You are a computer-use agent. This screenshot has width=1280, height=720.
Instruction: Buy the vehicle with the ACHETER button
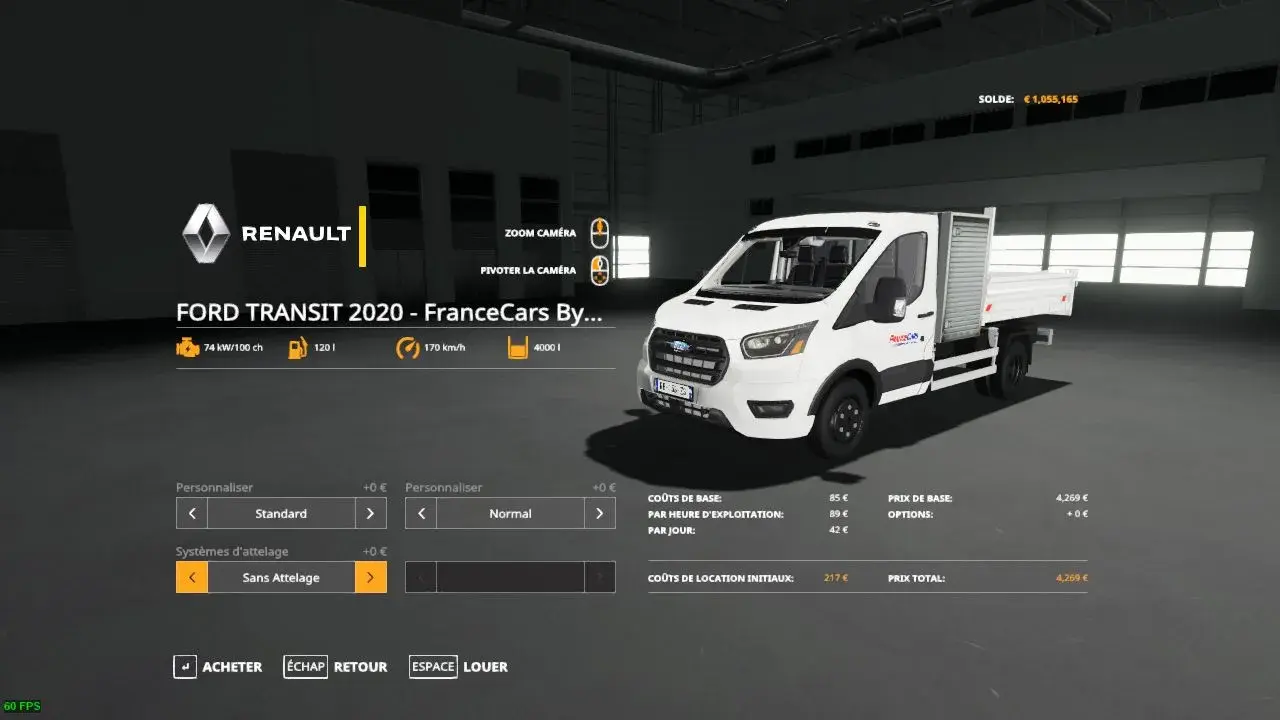[x=218, y=667]
